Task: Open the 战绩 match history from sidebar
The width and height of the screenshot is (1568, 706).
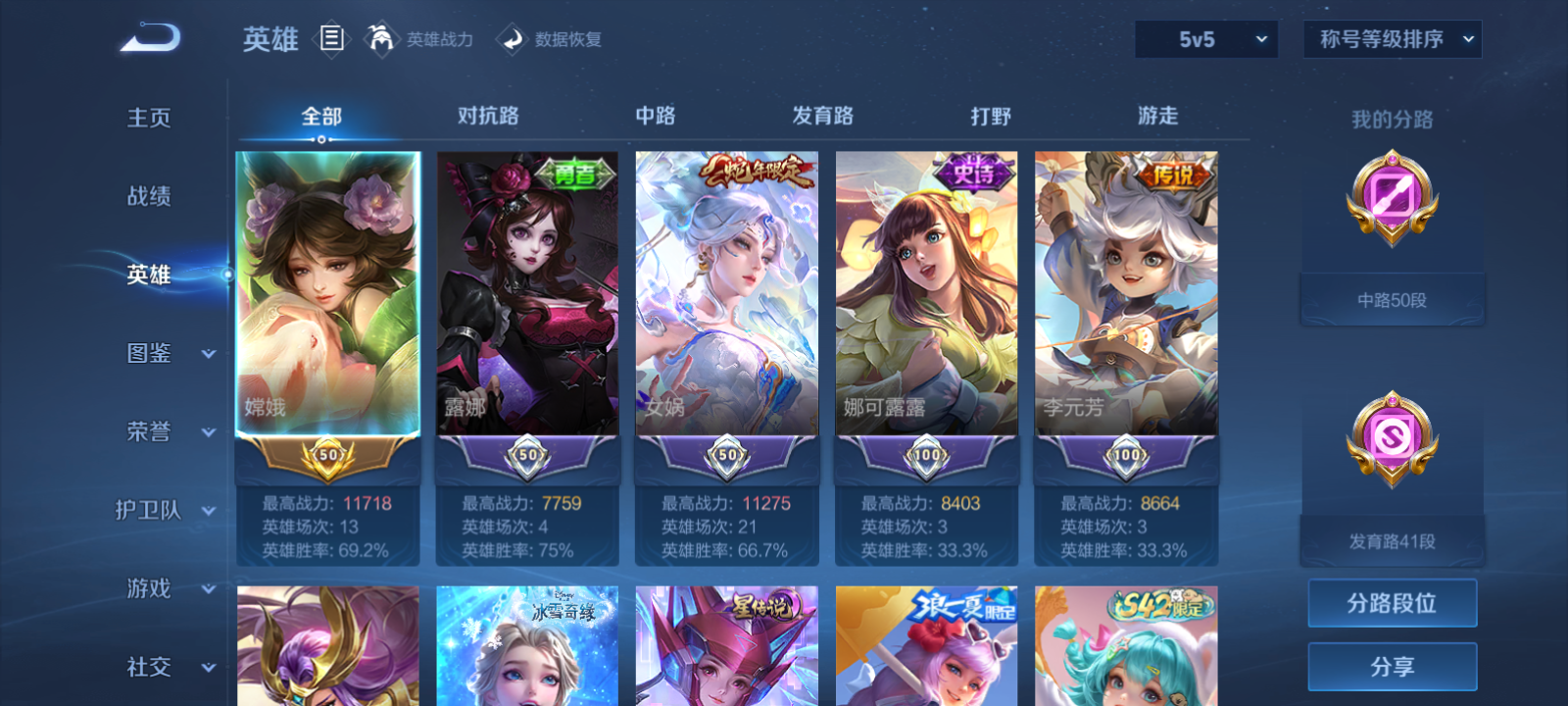Action: point(147,197)
